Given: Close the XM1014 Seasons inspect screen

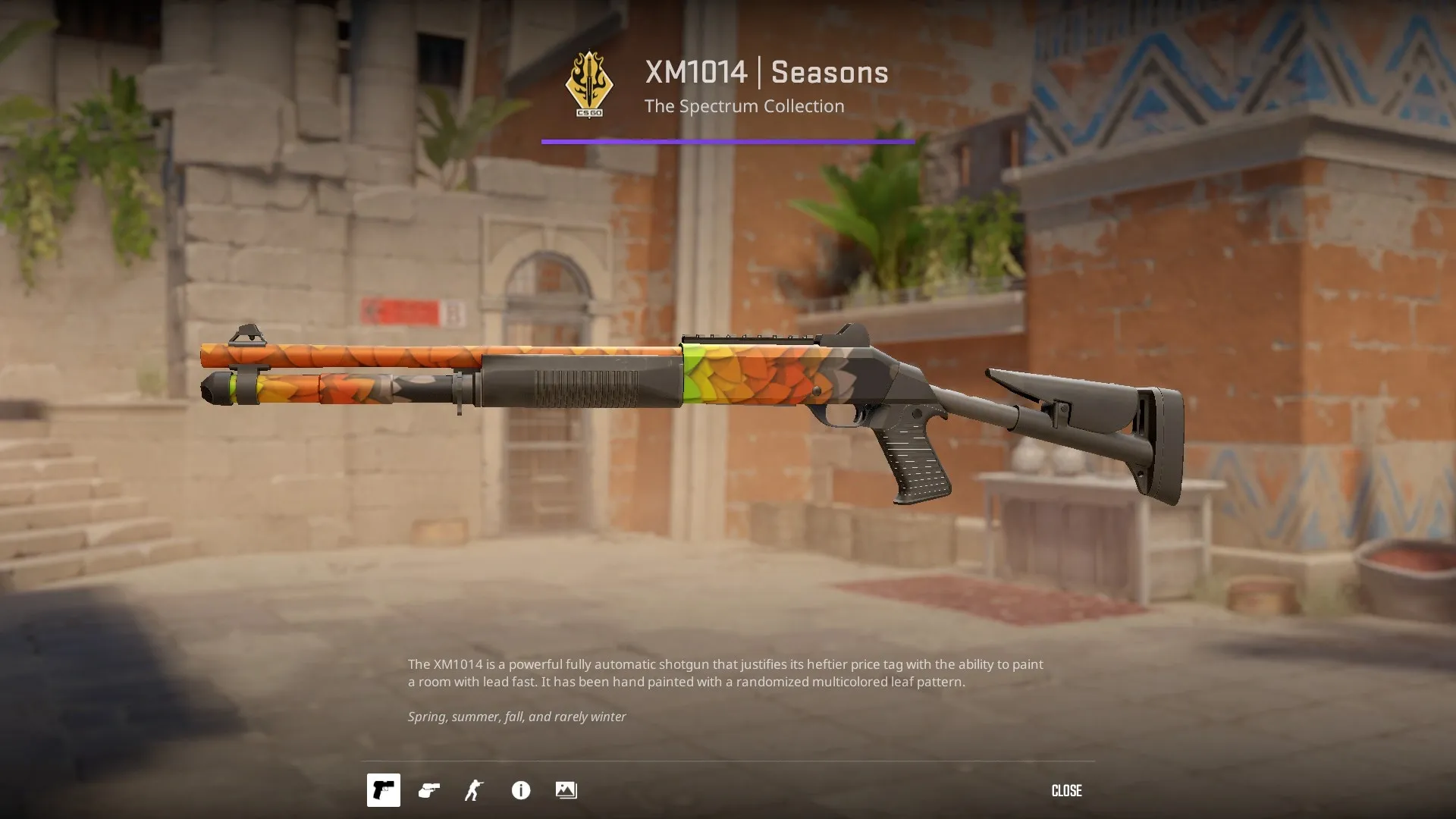Looking at the screenshot, I should 1066,790.
